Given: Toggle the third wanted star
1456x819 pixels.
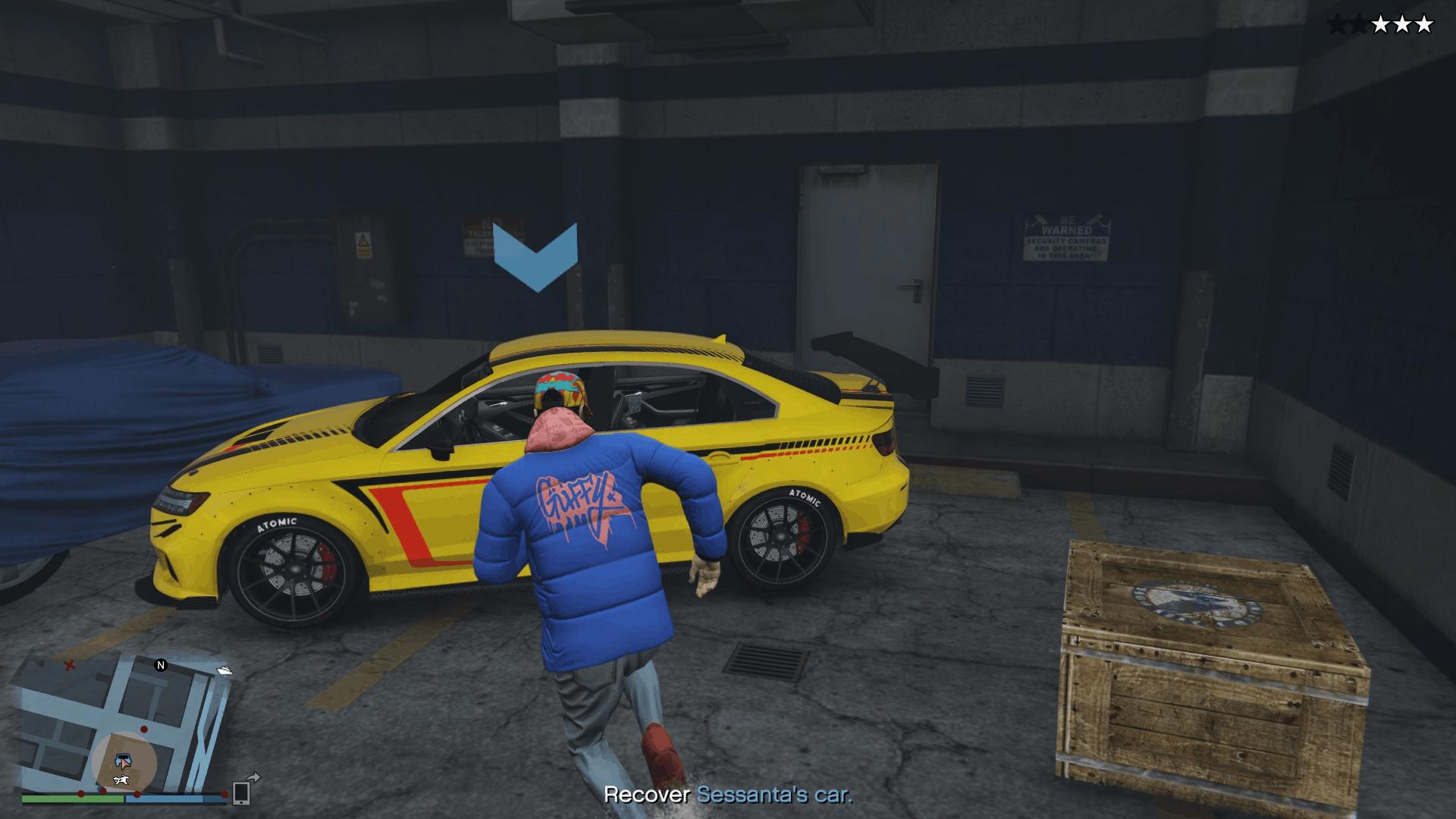Looking at the screenshot, I should [1381, 24].
